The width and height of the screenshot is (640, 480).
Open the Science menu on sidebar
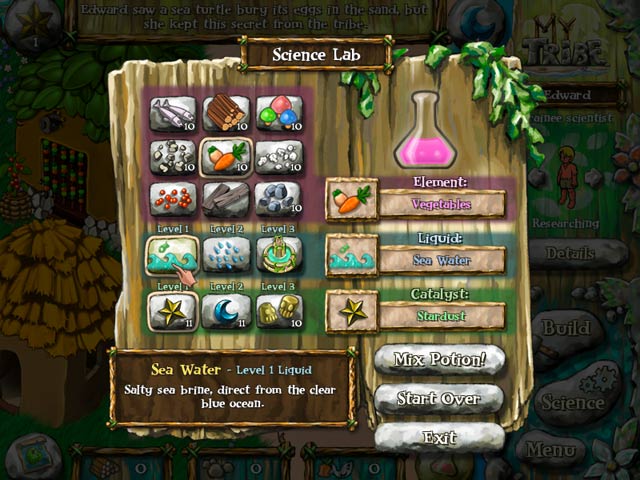575,402
